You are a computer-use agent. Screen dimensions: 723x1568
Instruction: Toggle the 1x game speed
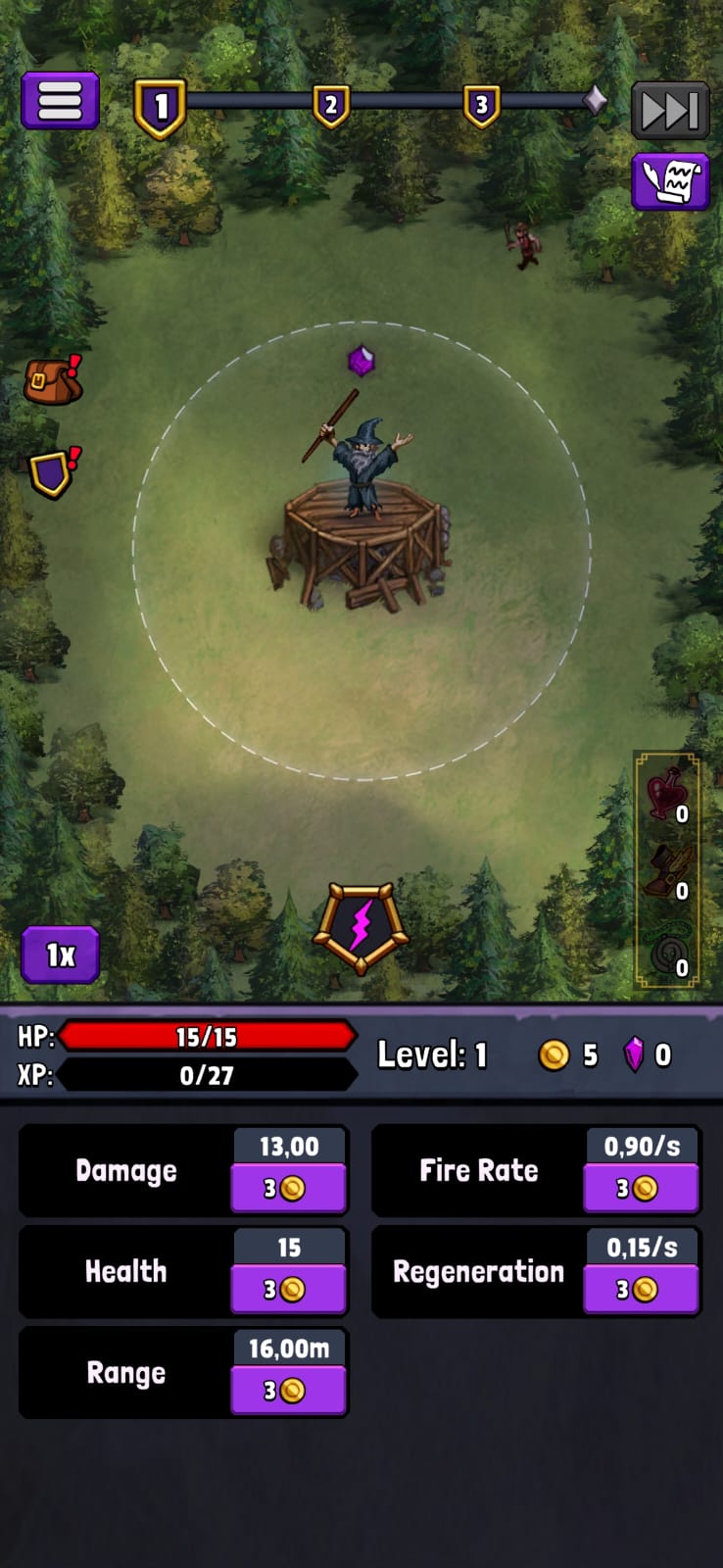(61, 955)
